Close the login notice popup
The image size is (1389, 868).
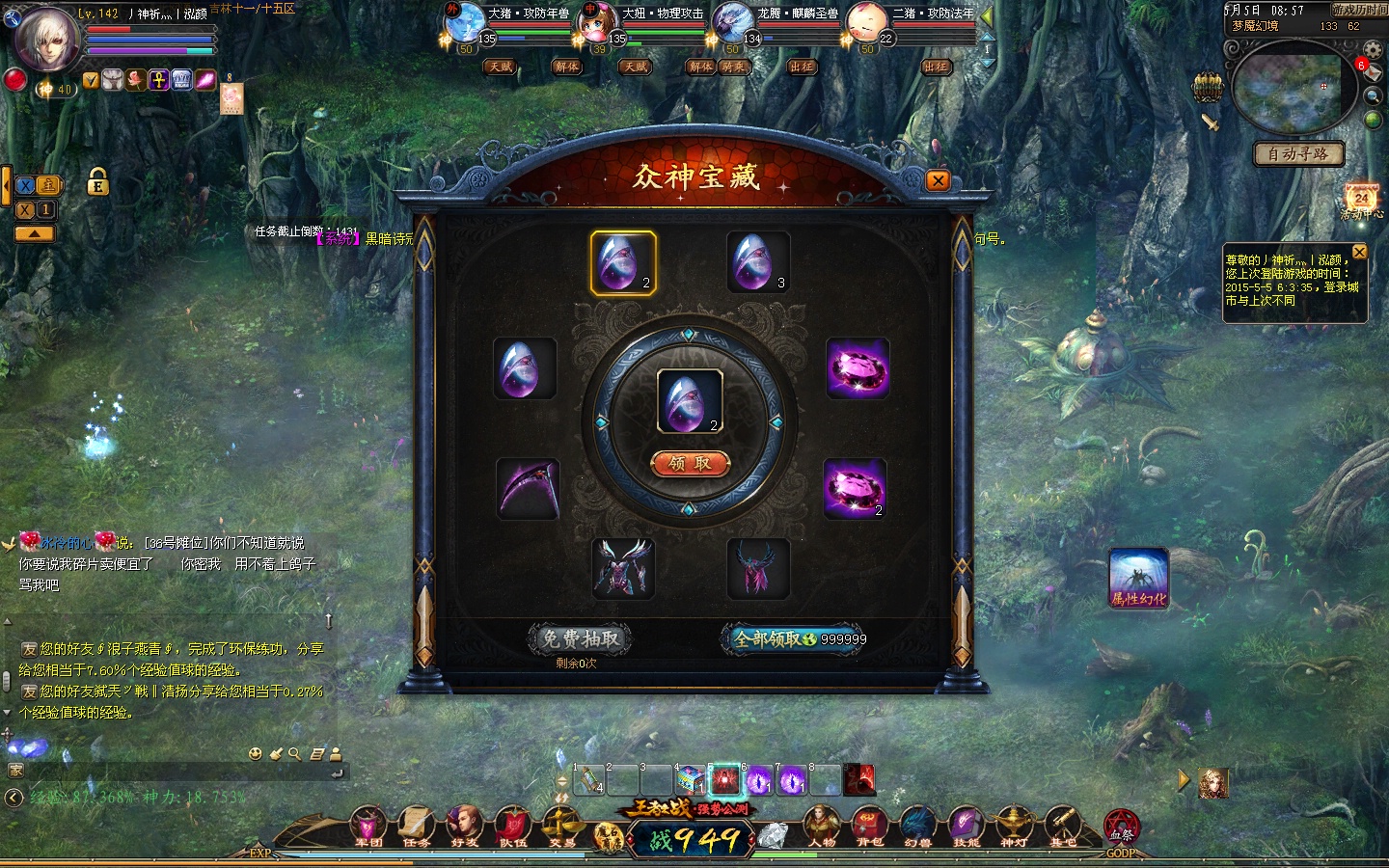click(1359, 252)
